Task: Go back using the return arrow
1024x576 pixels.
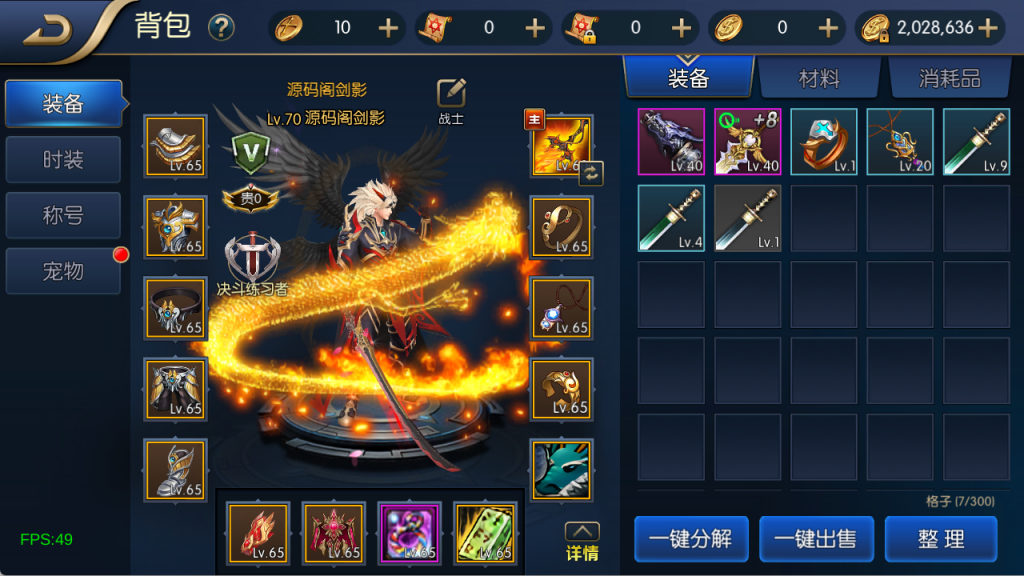Action: pos(47,30)
